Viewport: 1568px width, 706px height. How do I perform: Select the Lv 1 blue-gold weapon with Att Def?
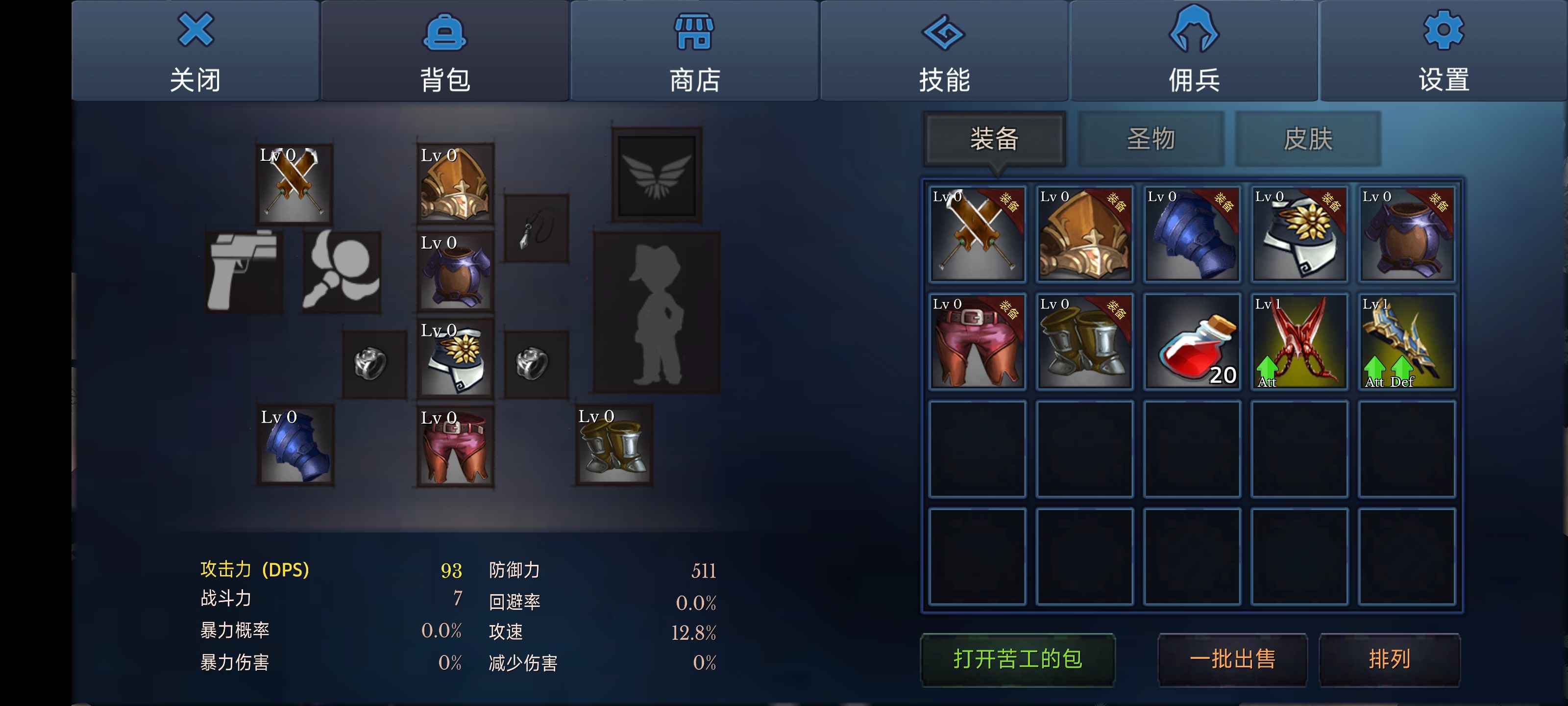tap(1407, 342)
